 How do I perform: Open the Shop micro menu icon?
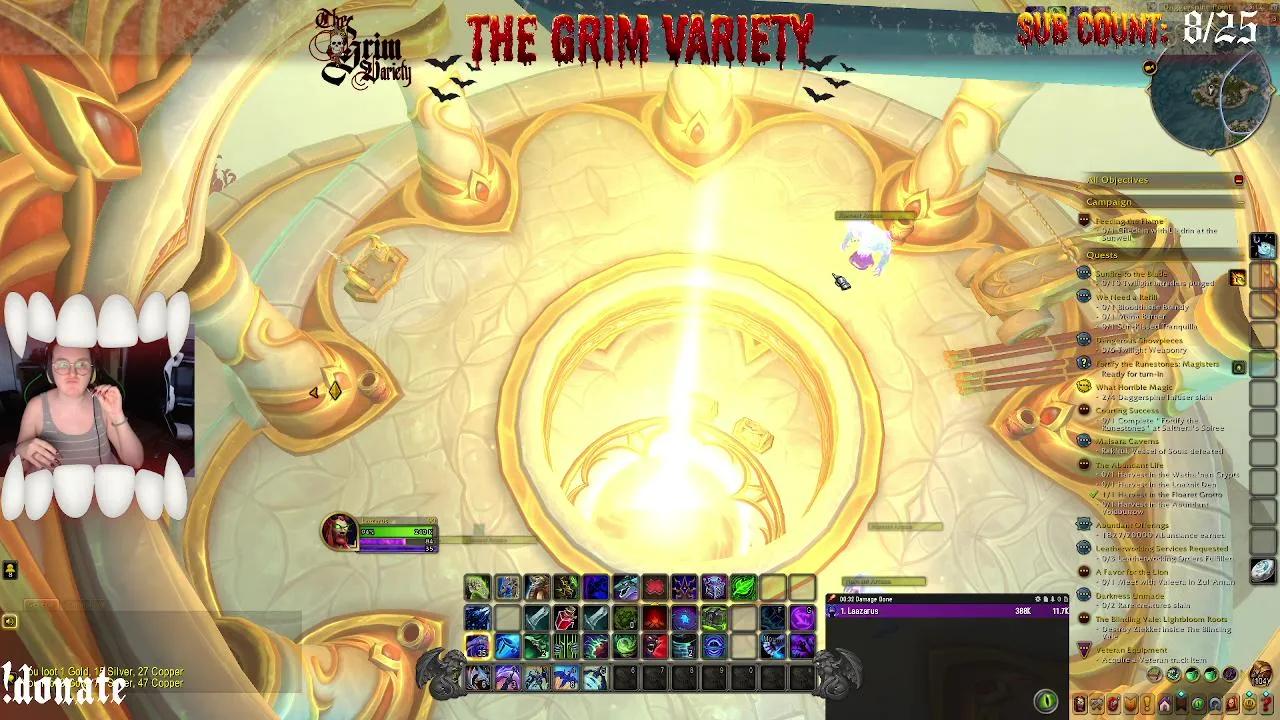[1249, 703]
